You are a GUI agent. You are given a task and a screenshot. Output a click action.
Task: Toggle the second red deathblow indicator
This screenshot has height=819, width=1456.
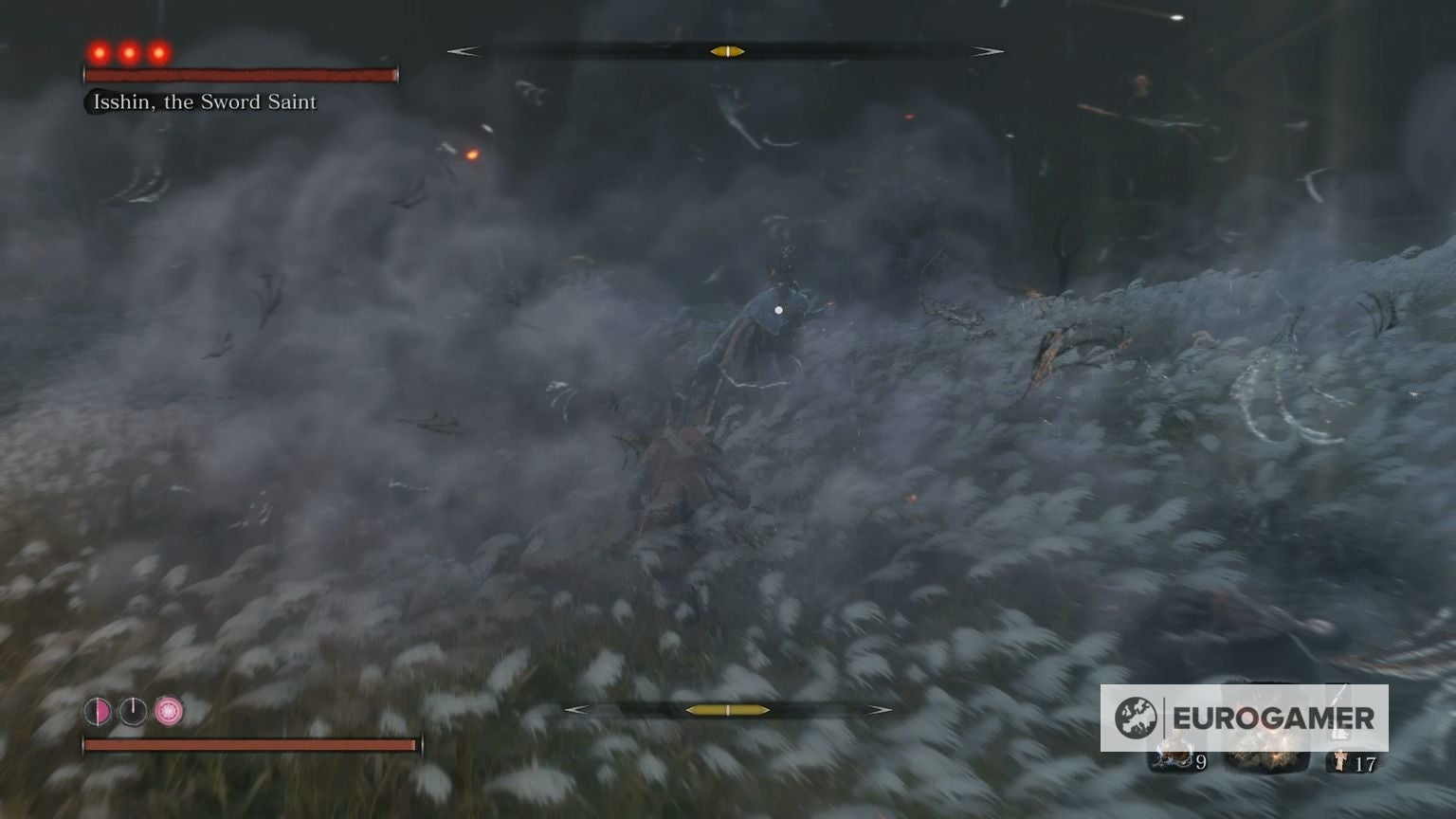click(128, 53)
